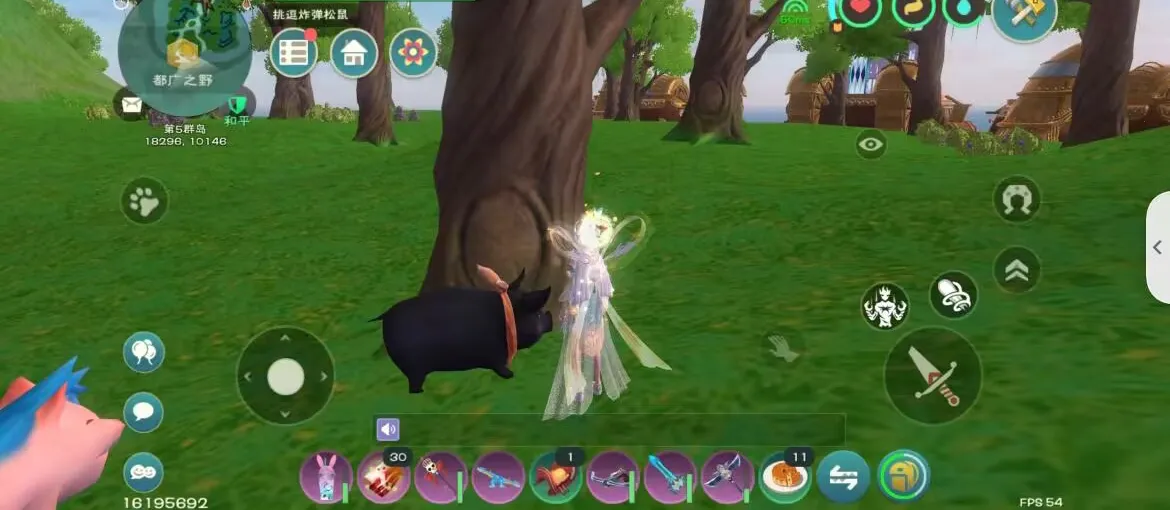
Task: Swap hotbar with the arrows button
Action: click(x=843, y=477)
